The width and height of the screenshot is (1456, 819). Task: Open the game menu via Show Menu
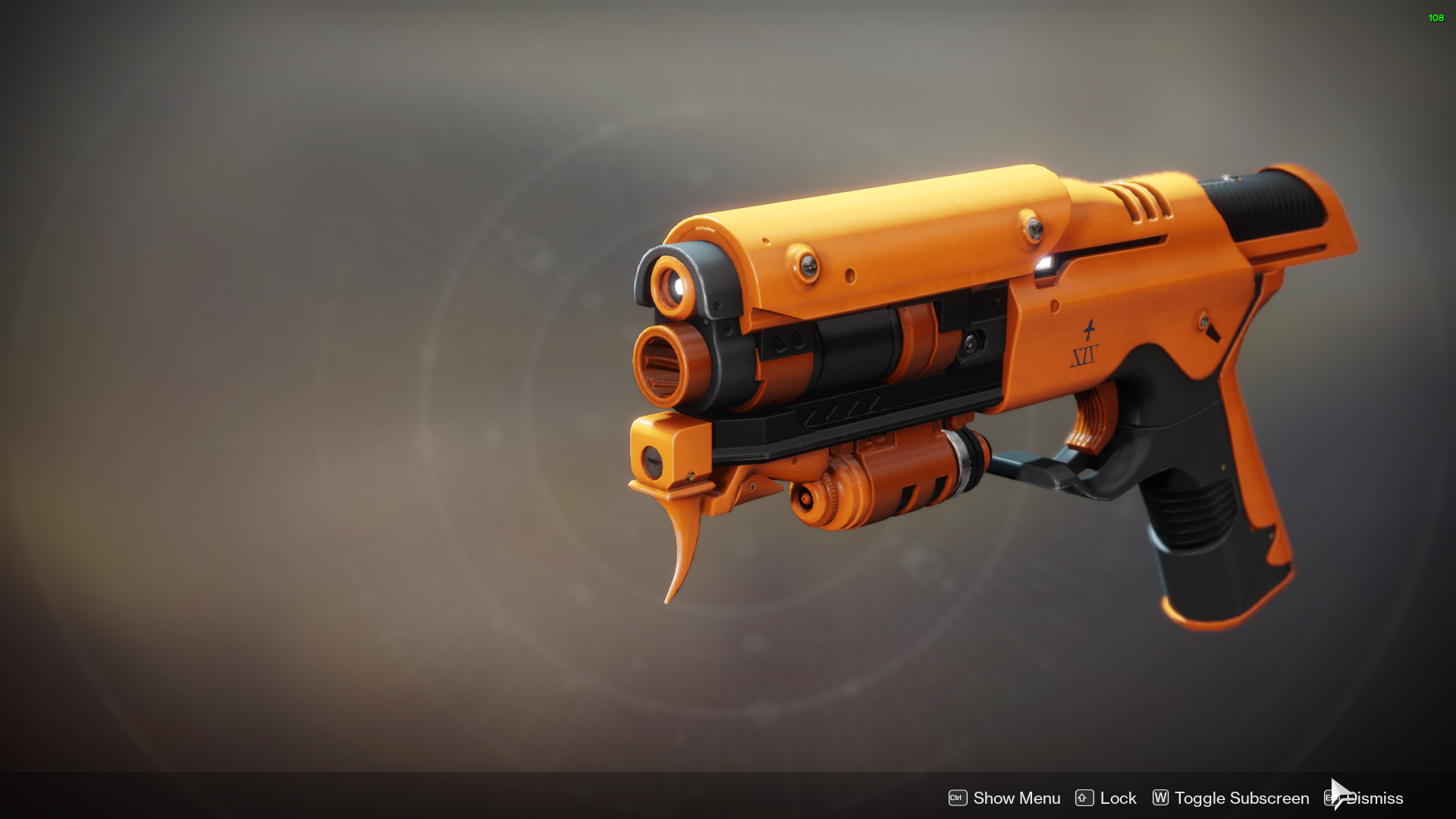[1016, 798]
